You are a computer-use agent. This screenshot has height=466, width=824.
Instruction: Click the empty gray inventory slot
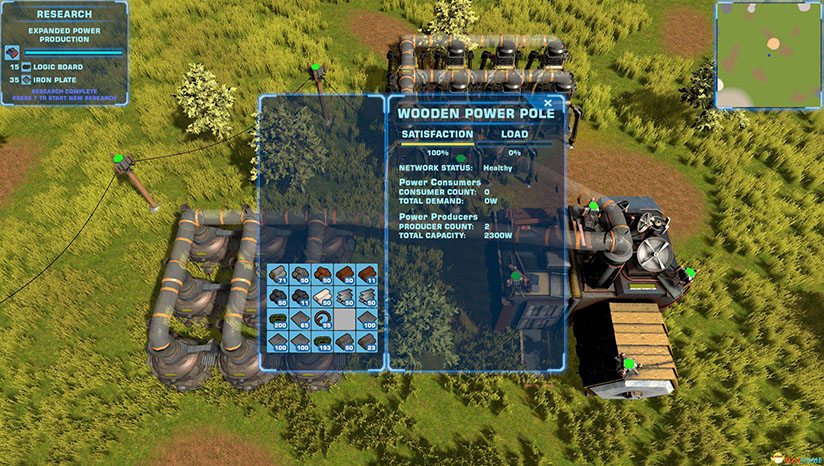(x=346, y=318)
